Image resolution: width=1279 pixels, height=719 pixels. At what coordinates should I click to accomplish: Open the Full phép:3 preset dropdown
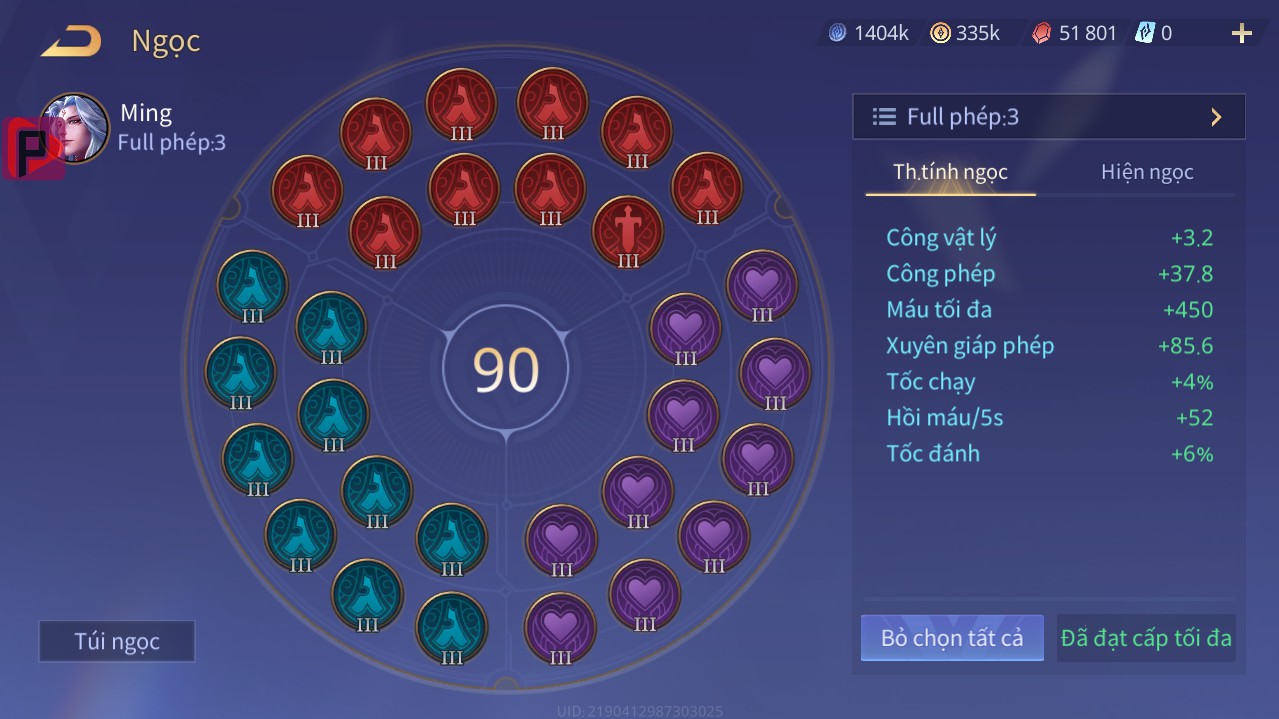(x=1048, y=117)
